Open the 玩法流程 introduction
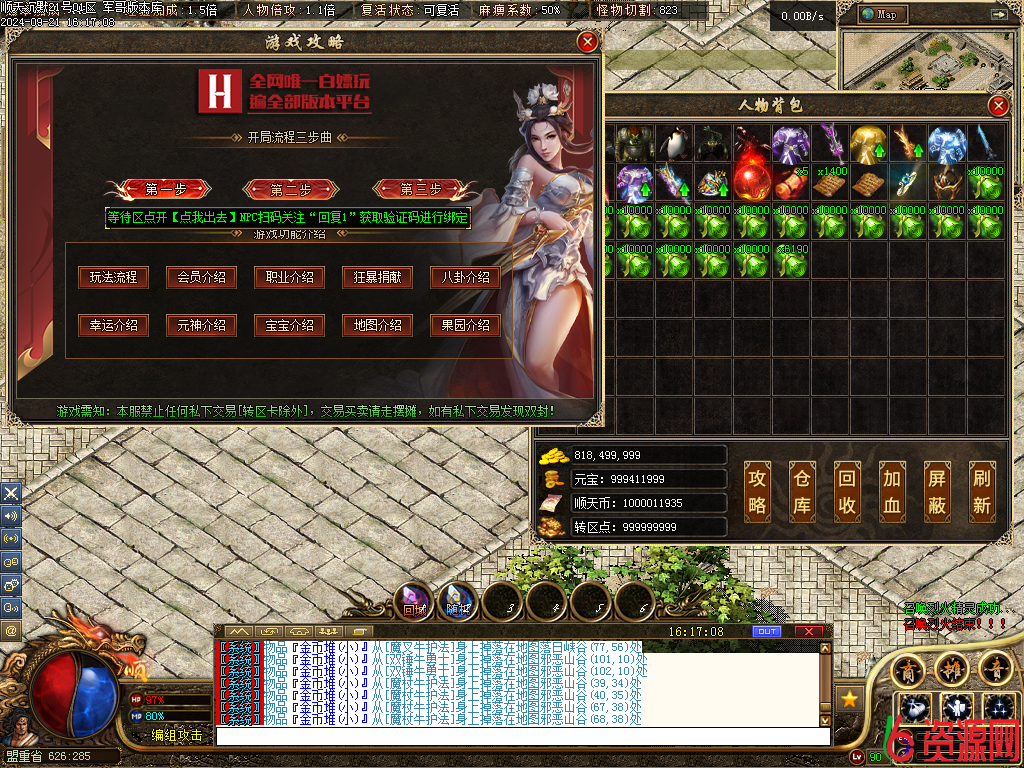 (113, 277)
